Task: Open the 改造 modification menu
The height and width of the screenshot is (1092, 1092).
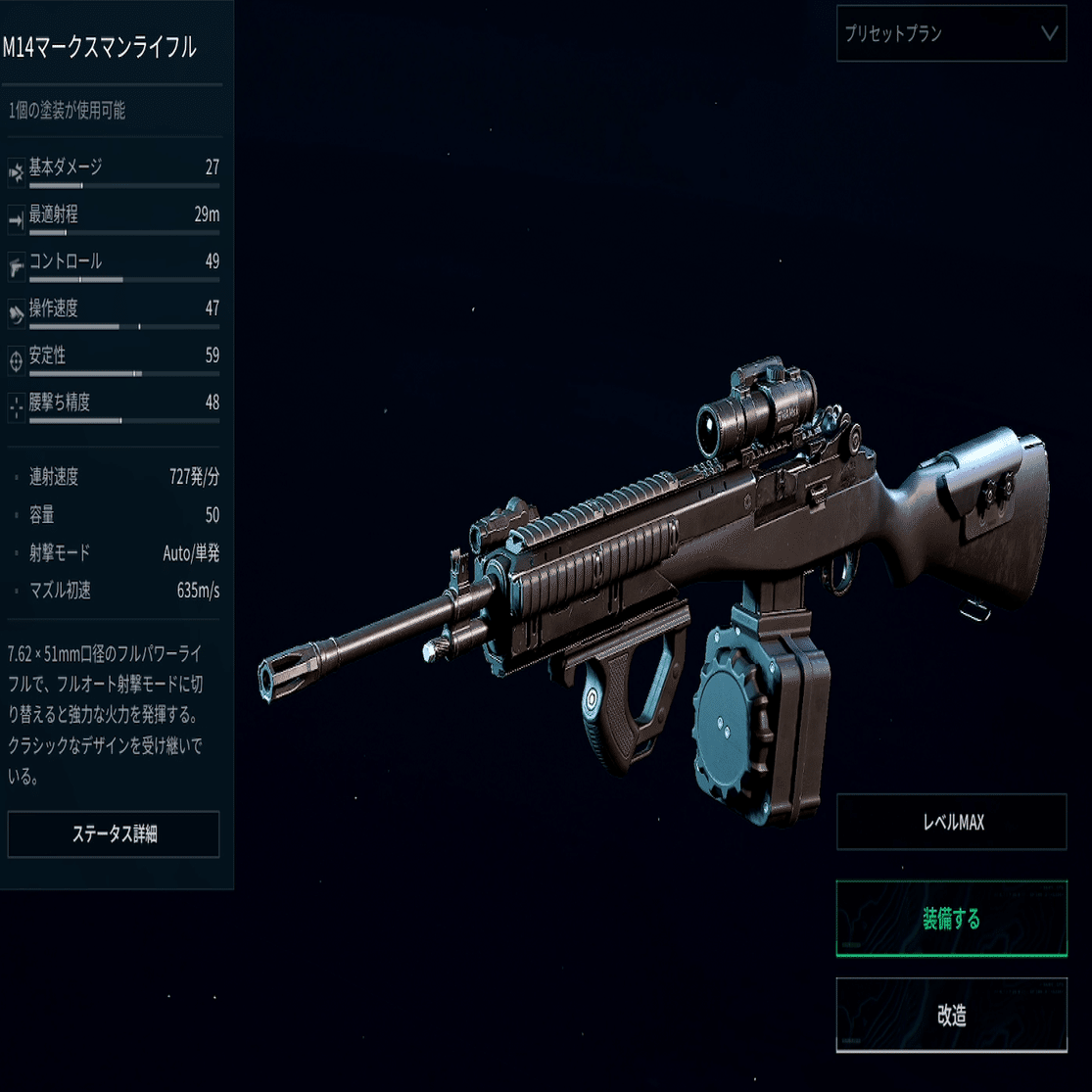Action: pos(951,1016)
